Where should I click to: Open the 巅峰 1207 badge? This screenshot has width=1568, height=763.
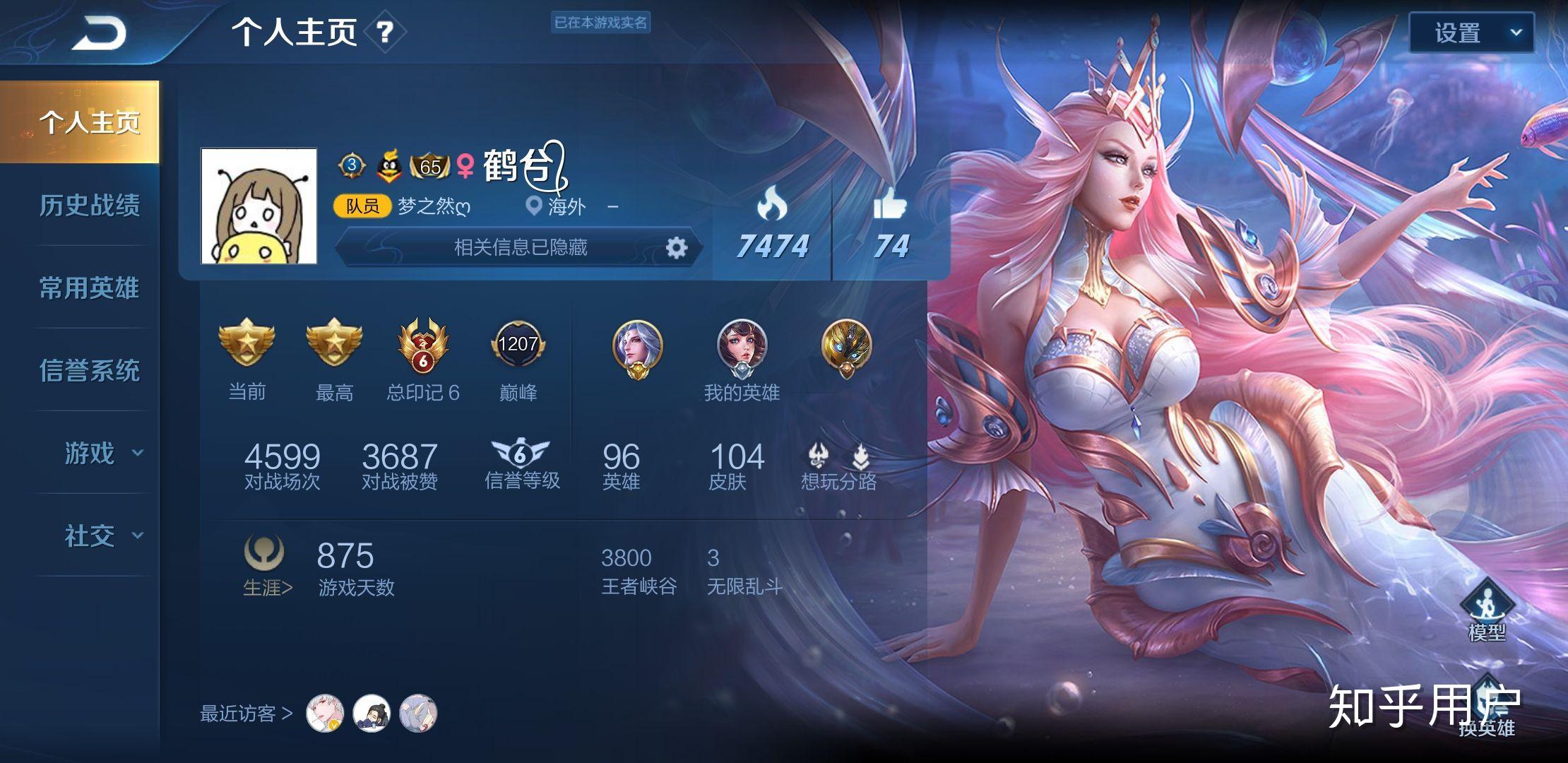518,346
